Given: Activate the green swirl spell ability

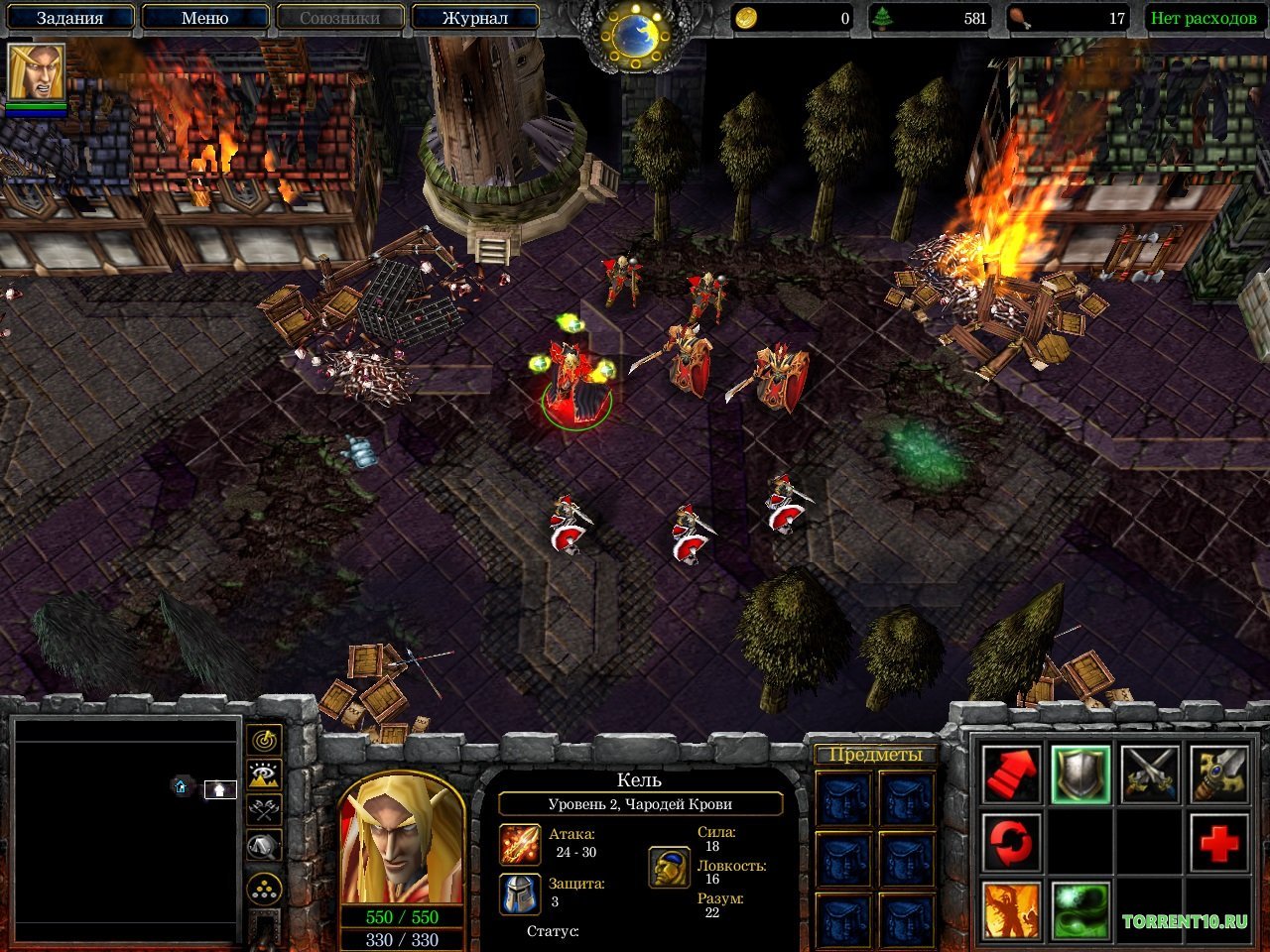Looking at the screenshot, I should [1080, 910].
